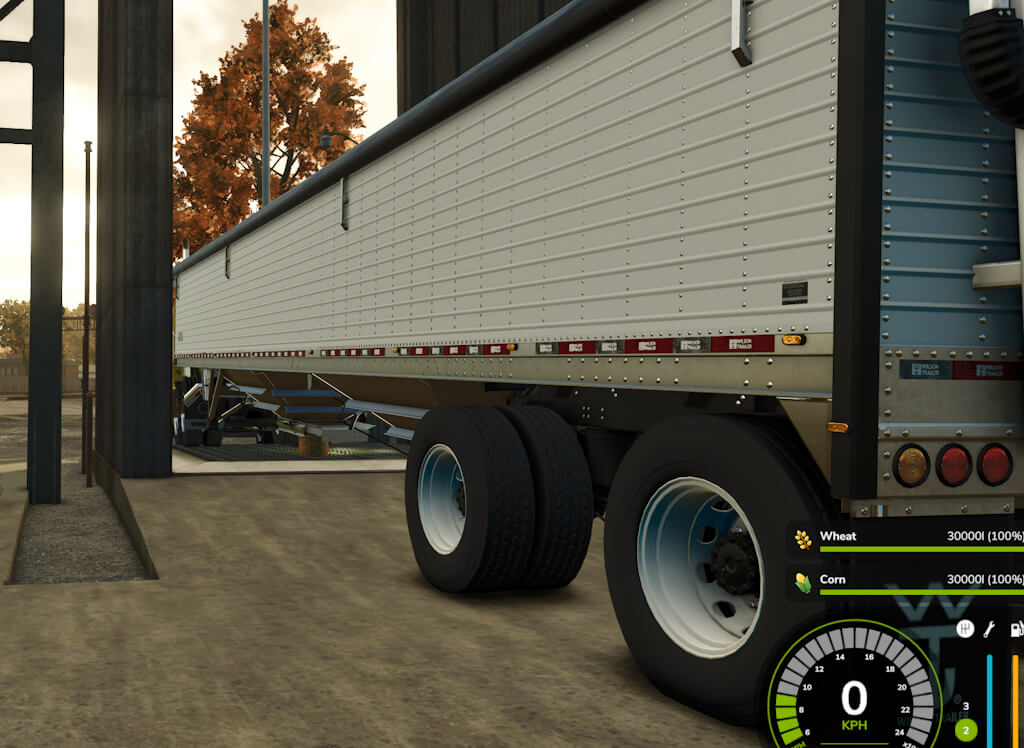
Task: Click the wheat fill type icon
Action: pos(803,540)
